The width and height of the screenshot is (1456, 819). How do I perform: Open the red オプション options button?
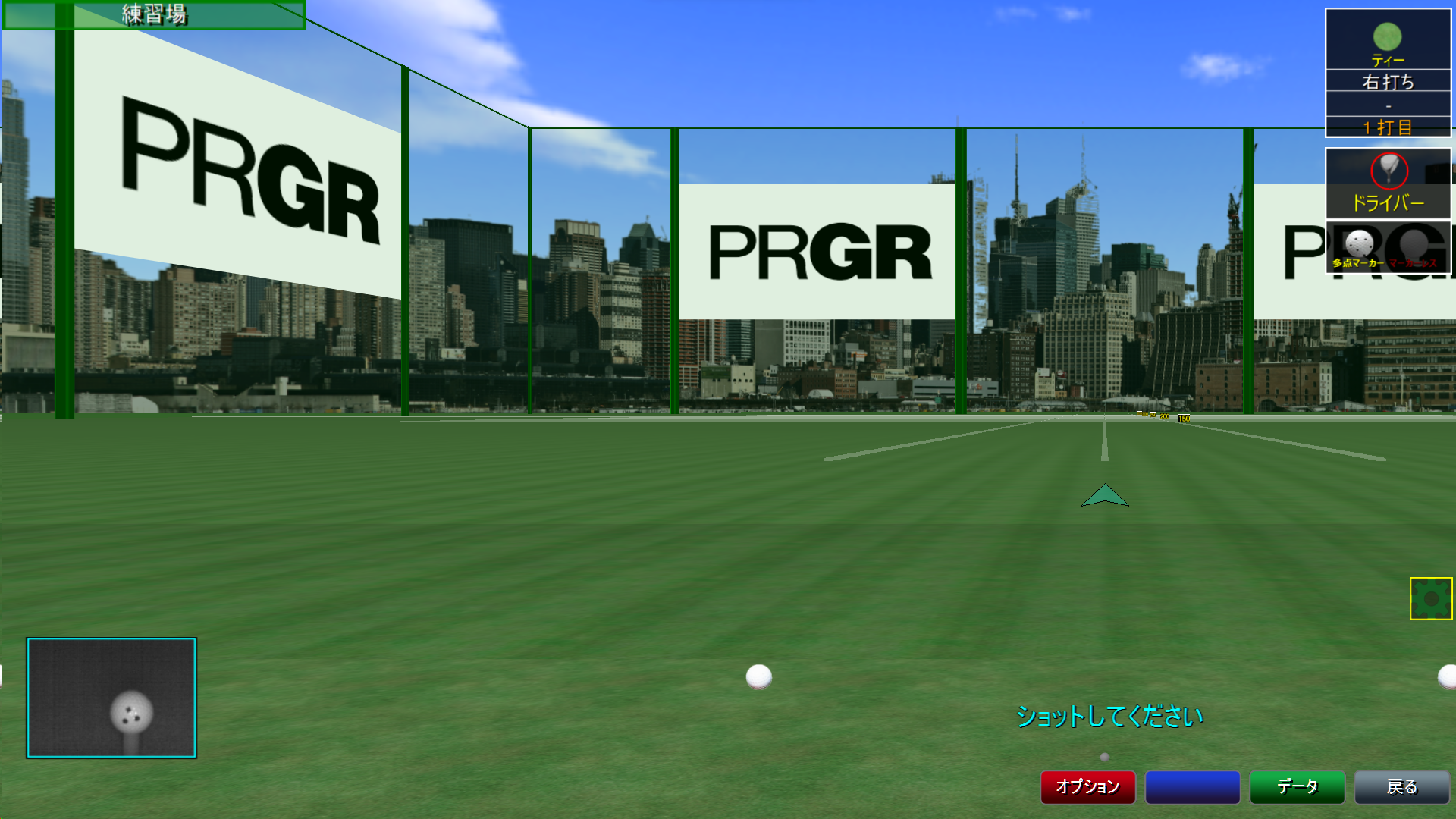[x=1087, y=786]
